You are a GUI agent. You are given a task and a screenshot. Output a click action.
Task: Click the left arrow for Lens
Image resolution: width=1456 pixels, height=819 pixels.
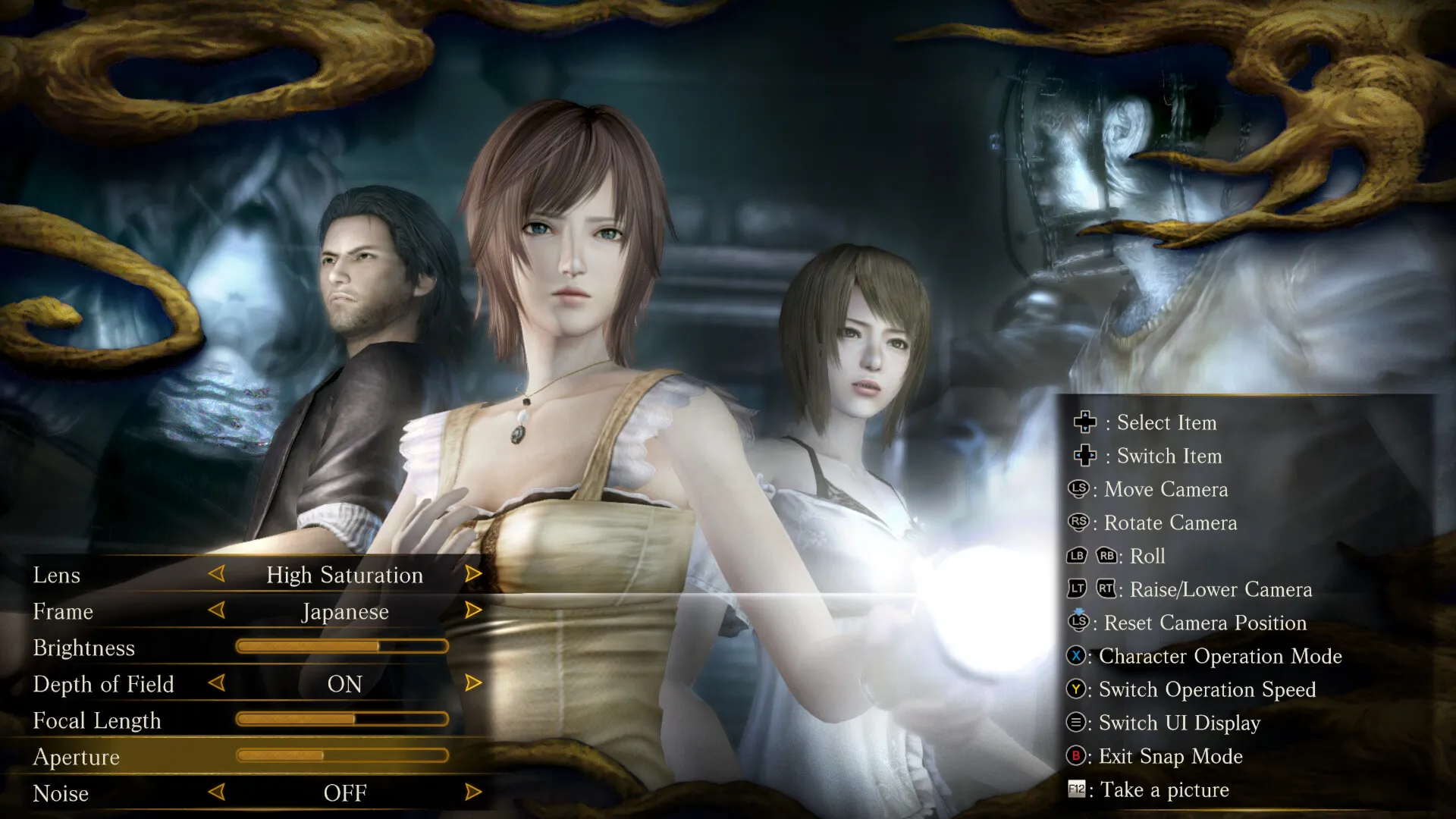pyautogui.click(x=217, y=574)
